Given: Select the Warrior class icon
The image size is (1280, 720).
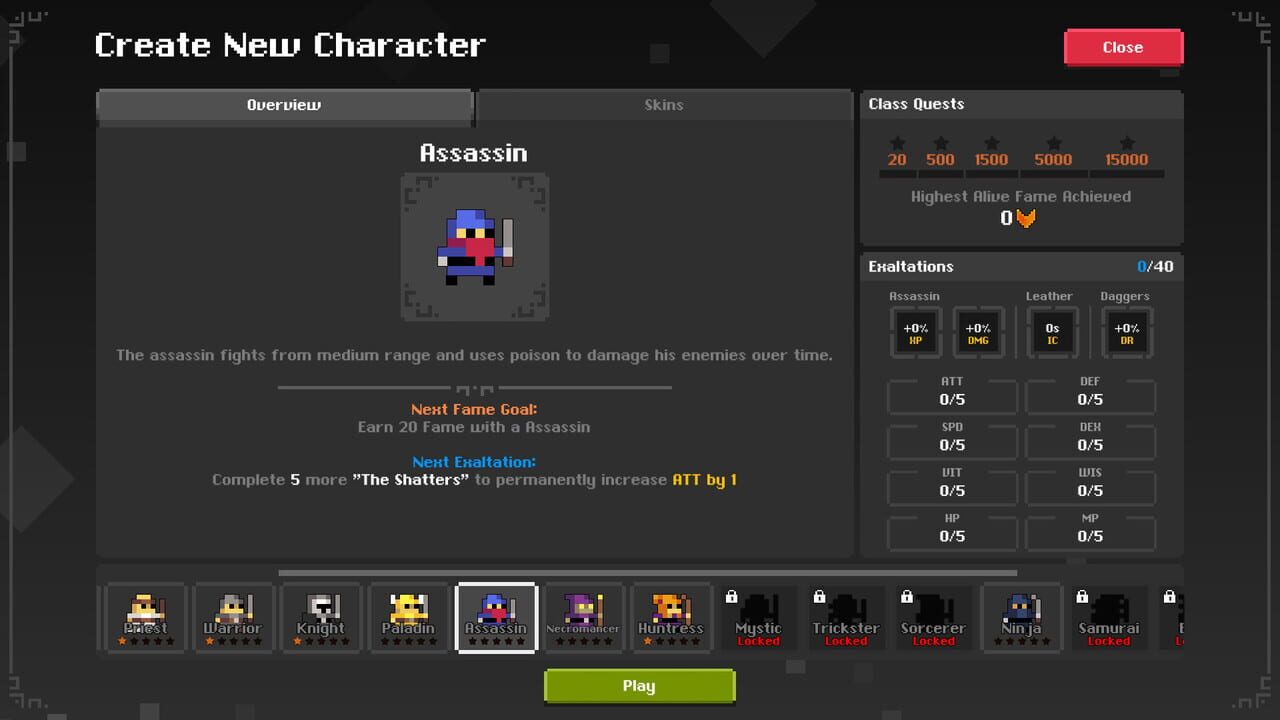Looking at the screenshot, I should click(233, 615).
